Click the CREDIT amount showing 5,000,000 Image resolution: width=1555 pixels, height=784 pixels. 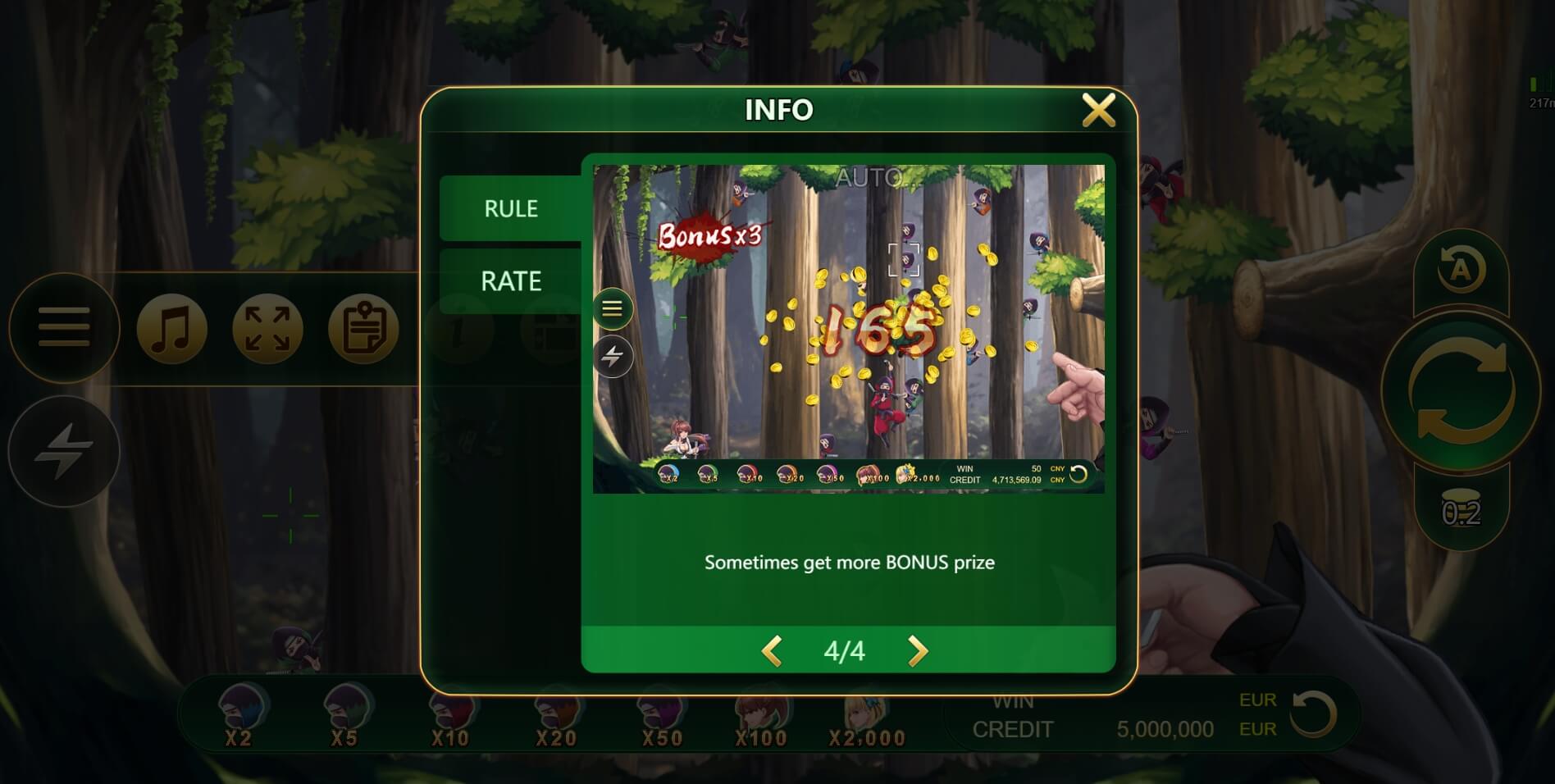pos(1165,729)
